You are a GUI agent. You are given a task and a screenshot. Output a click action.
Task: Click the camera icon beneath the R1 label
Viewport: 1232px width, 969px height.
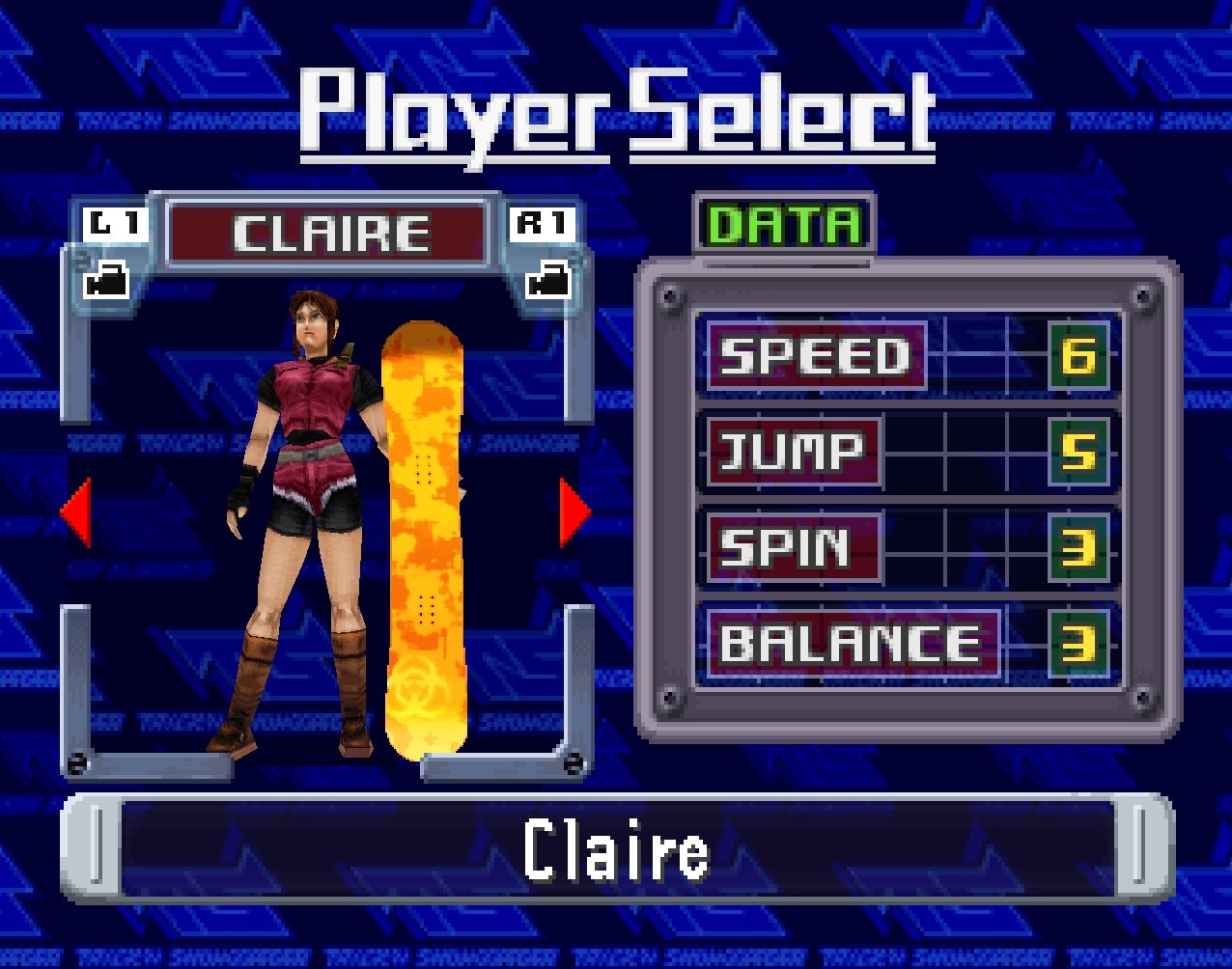(547, 281)
